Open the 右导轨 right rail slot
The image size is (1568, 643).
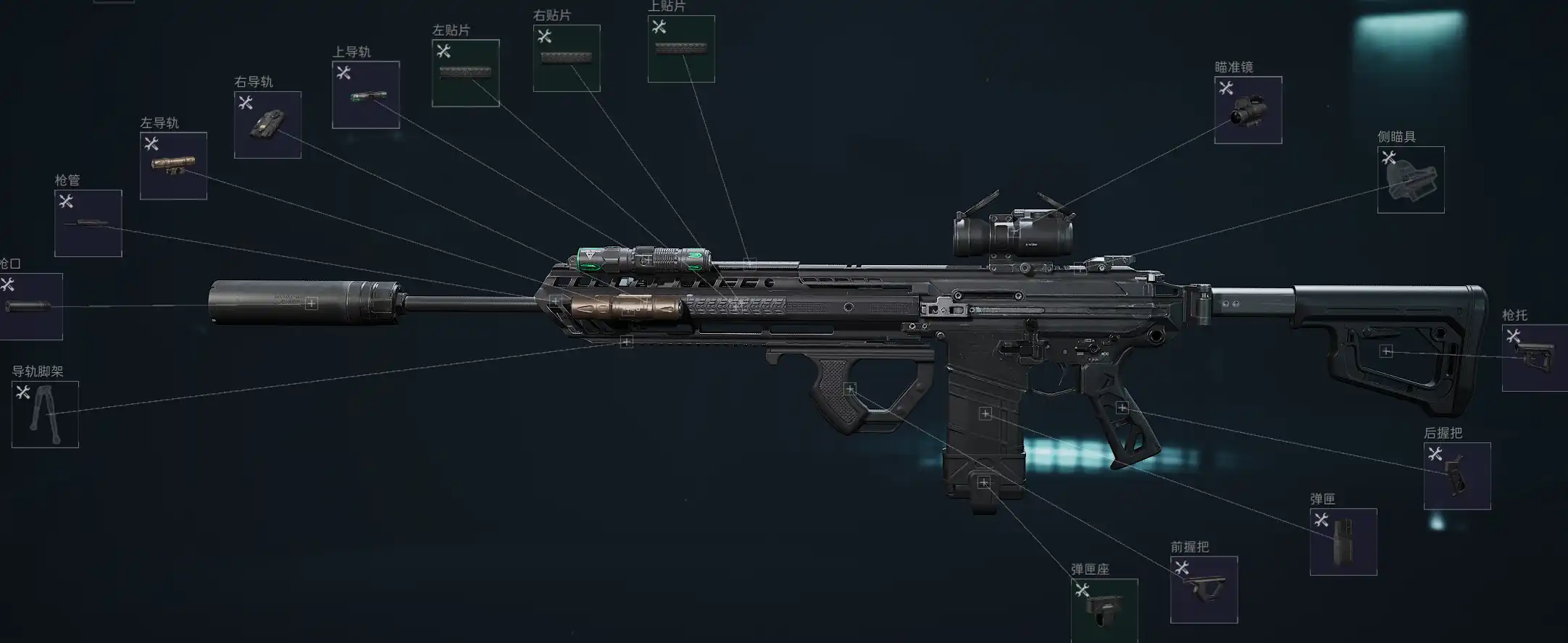coord(267,125)
